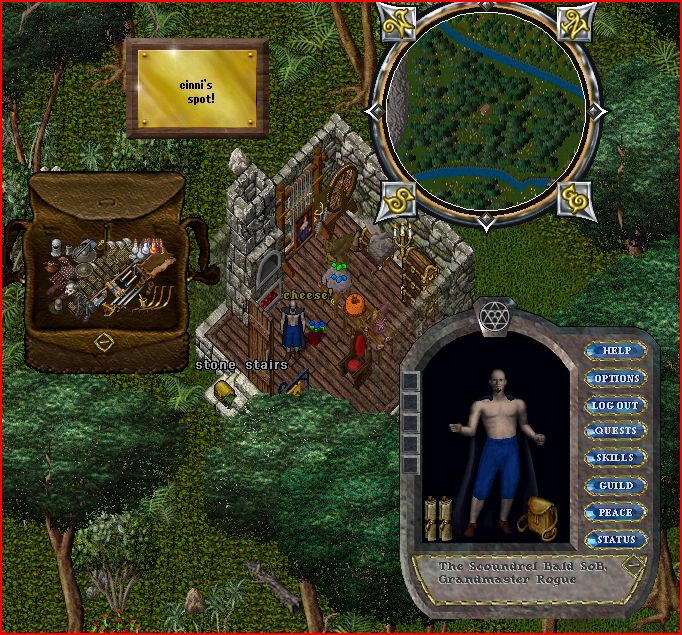The width and height of the screenshot is (682, 635).
Task: Open the Quests log
Action: click(x=616, y=431)
